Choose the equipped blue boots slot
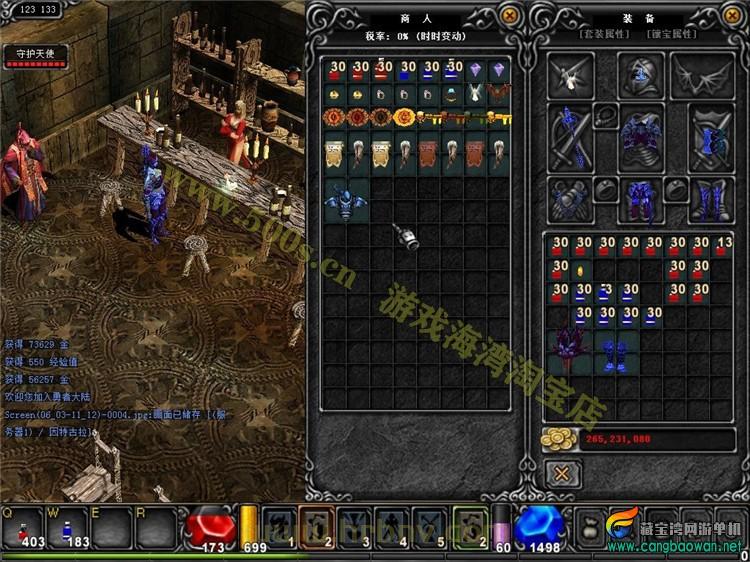 (711, 197)
